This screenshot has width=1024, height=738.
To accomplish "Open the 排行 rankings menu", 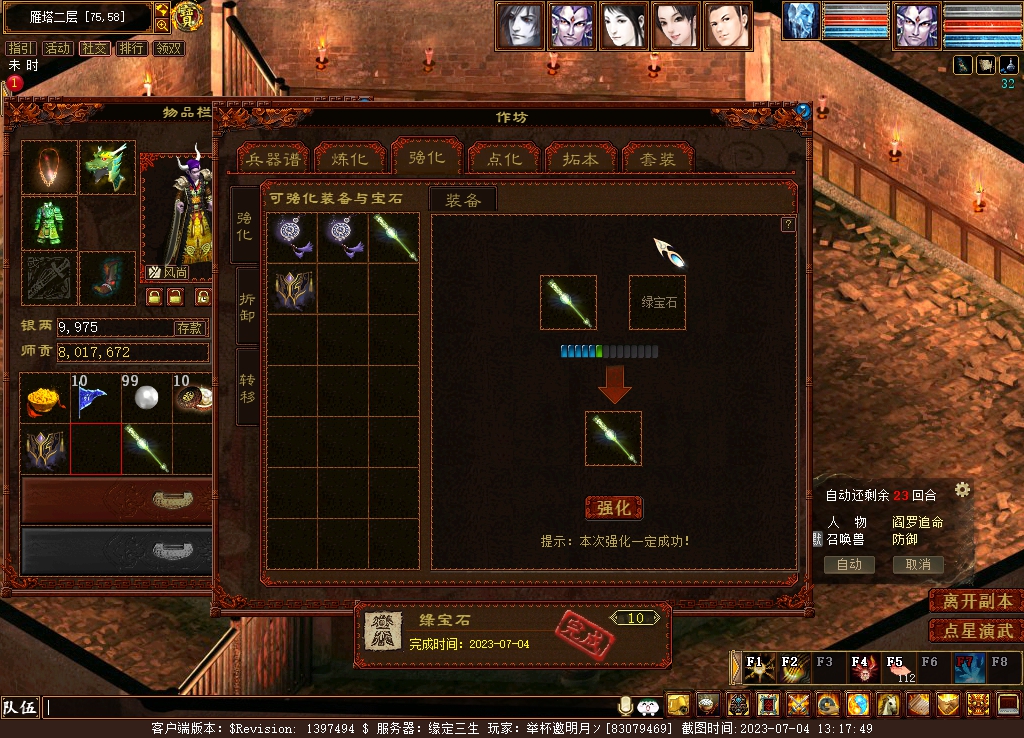I will (x=131, y=48).
